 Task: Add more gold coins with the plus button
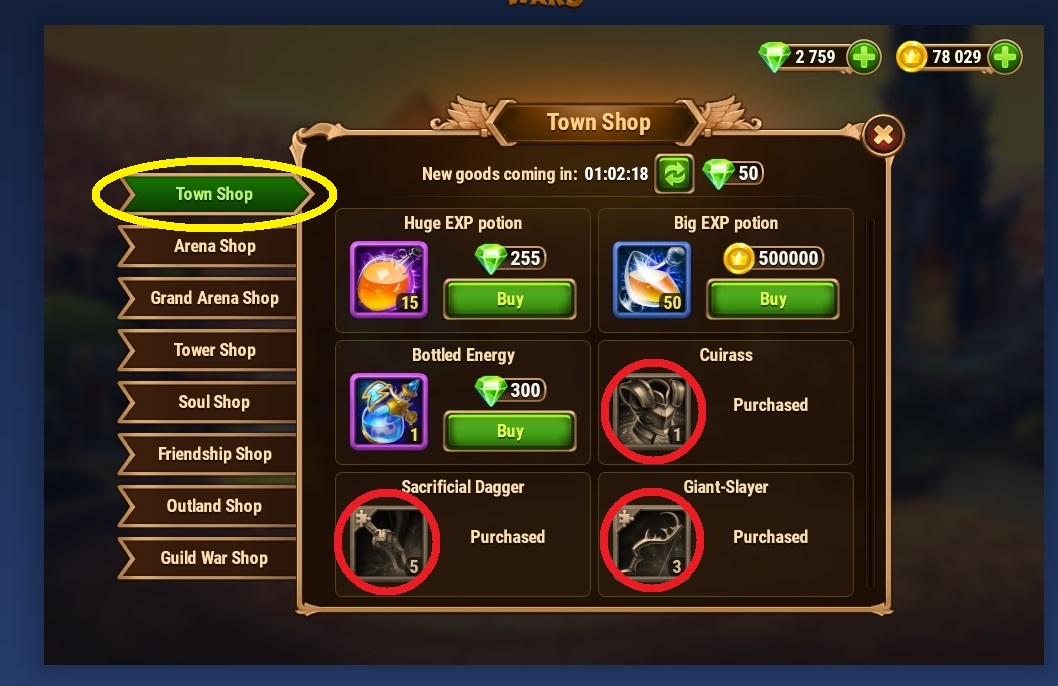click(x=1005, y=57)
